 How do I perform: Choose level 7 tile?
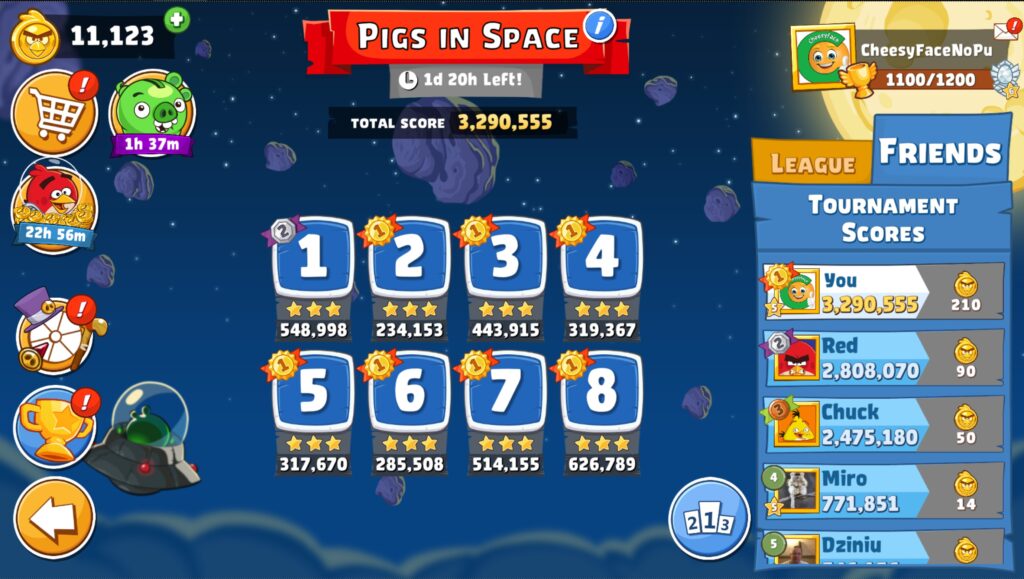point(505,392)
